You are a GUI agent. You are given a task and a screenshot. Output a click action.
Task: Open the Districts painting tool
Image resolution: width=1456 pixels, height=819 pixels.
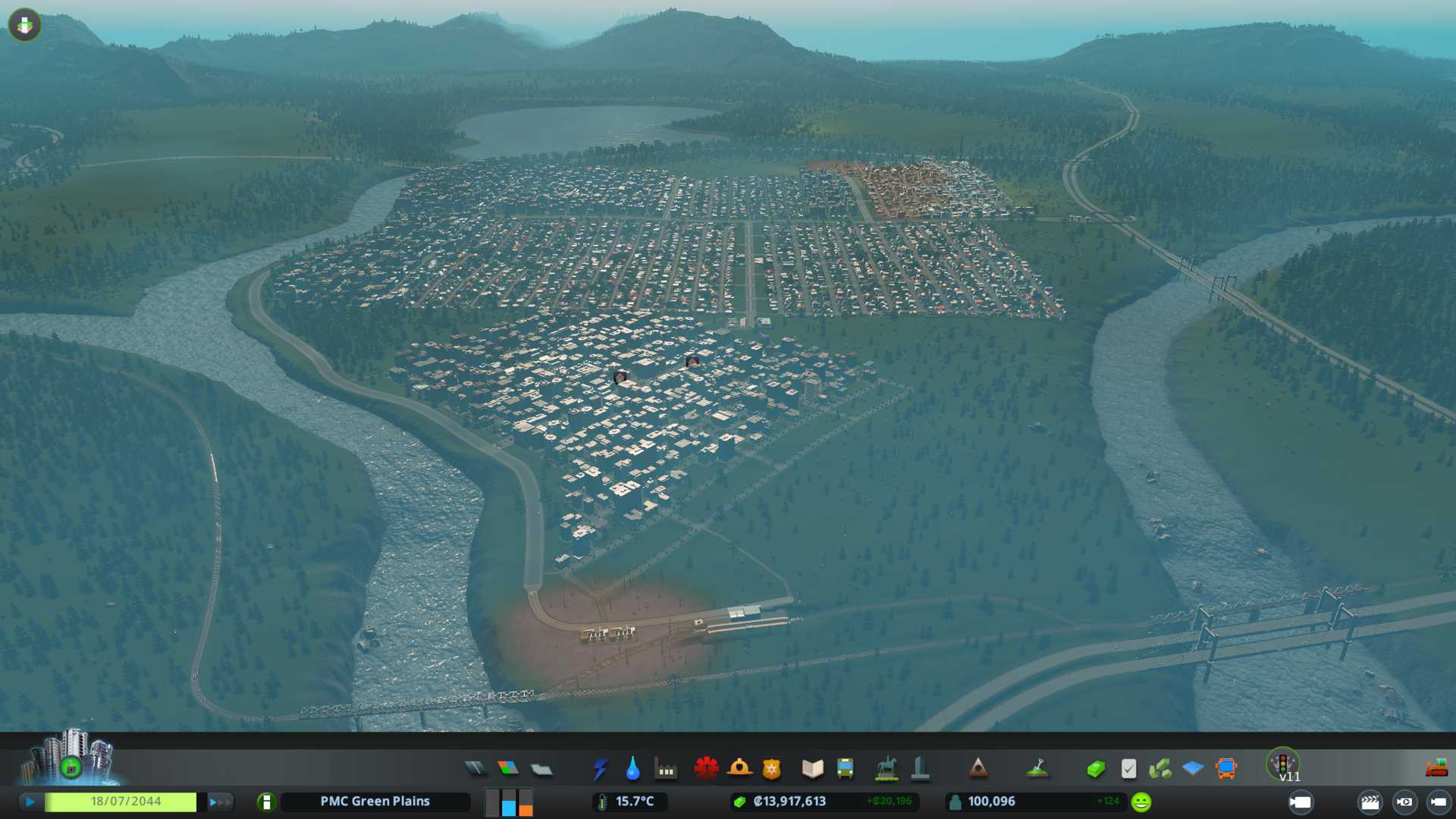(x=541, y=769)
